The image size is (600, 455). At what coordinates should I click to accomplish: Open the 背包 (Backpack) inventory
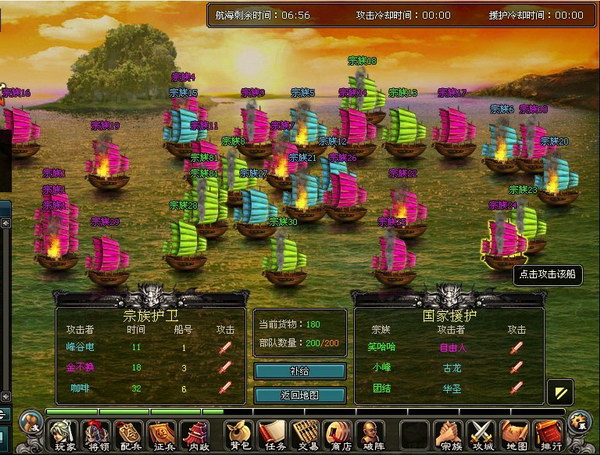pyautogui.click(x=240, y=434)
